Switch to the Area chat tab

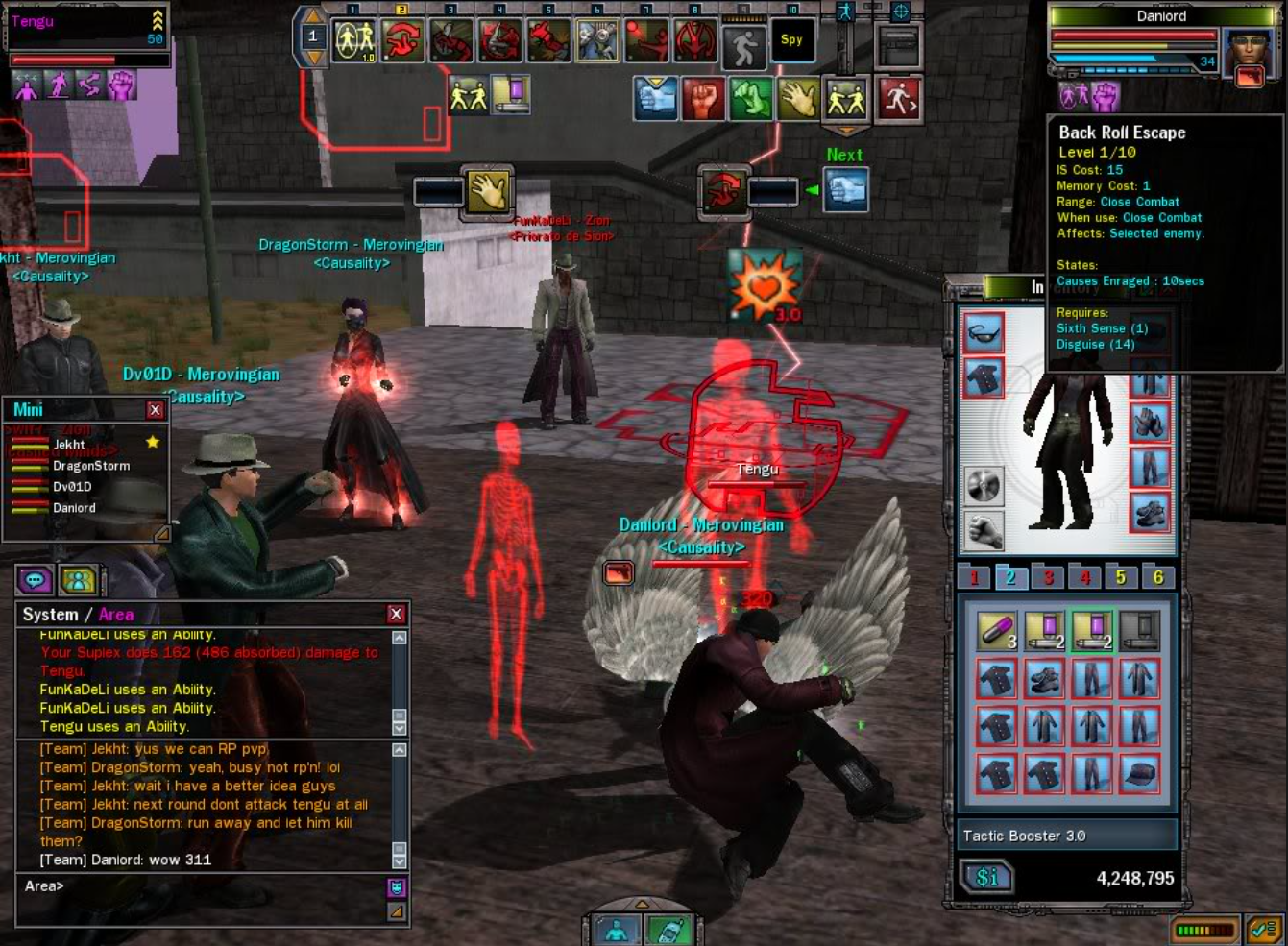point(116,615)
